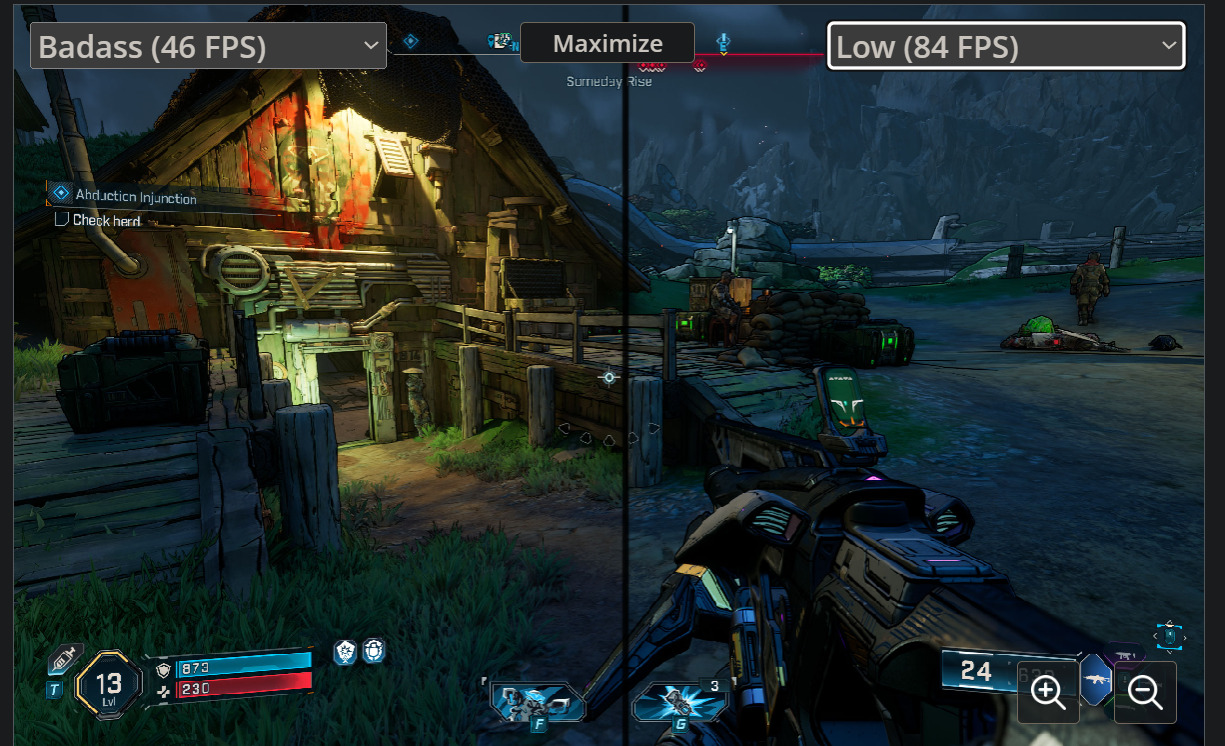Use the syringe repkit icon
The image size is (1225, 746).
(65, 657)
